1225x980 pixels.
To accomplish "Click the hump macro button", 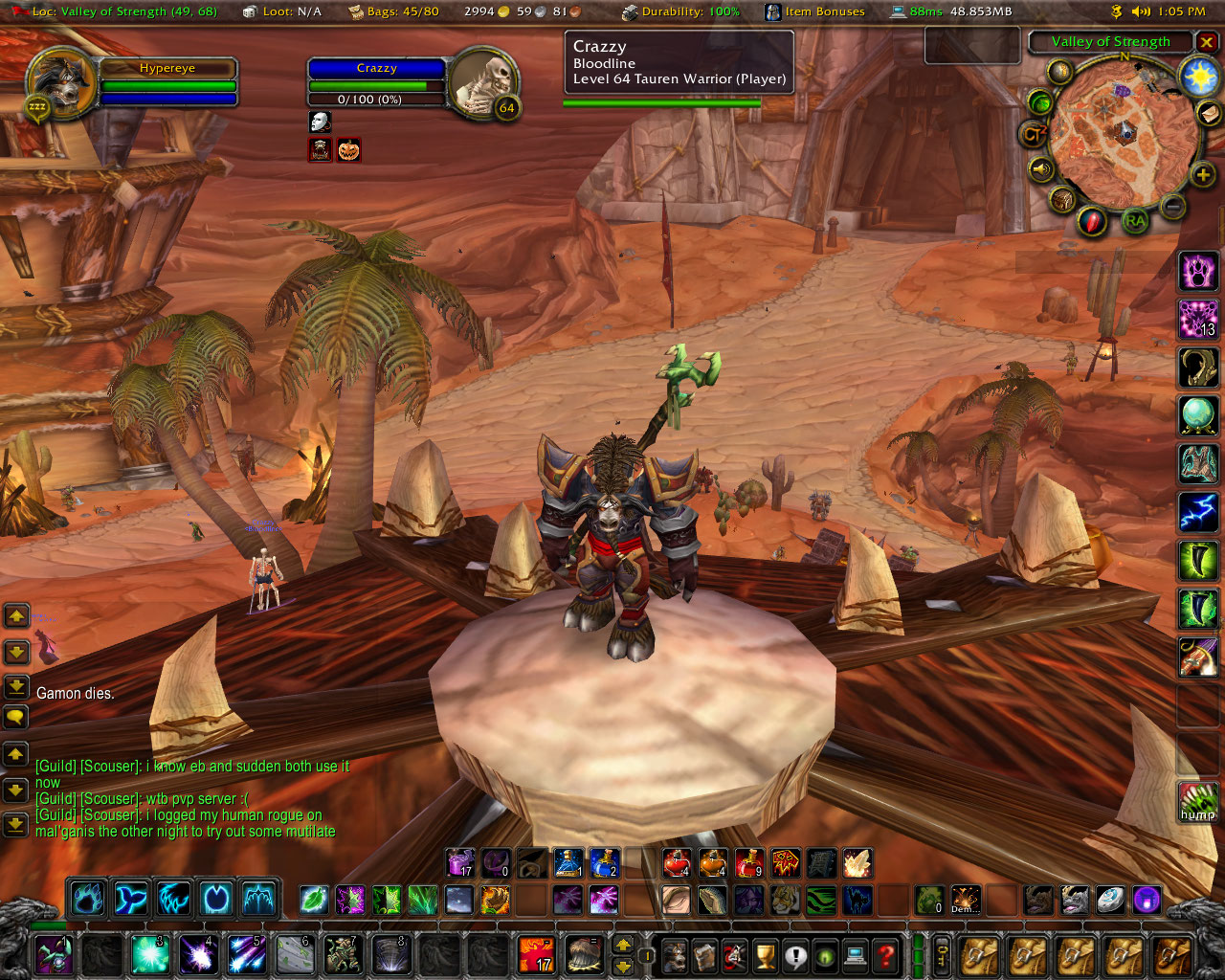I will point(1197,802).
